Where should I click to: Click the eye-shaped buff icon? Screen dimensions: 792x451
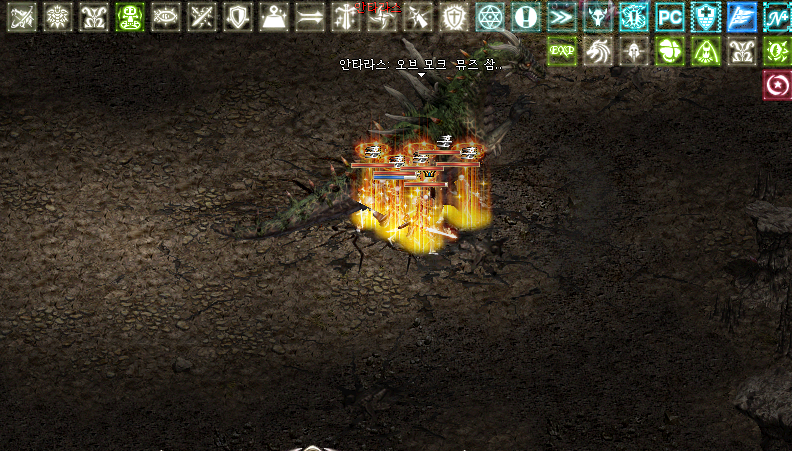(166, 16)
